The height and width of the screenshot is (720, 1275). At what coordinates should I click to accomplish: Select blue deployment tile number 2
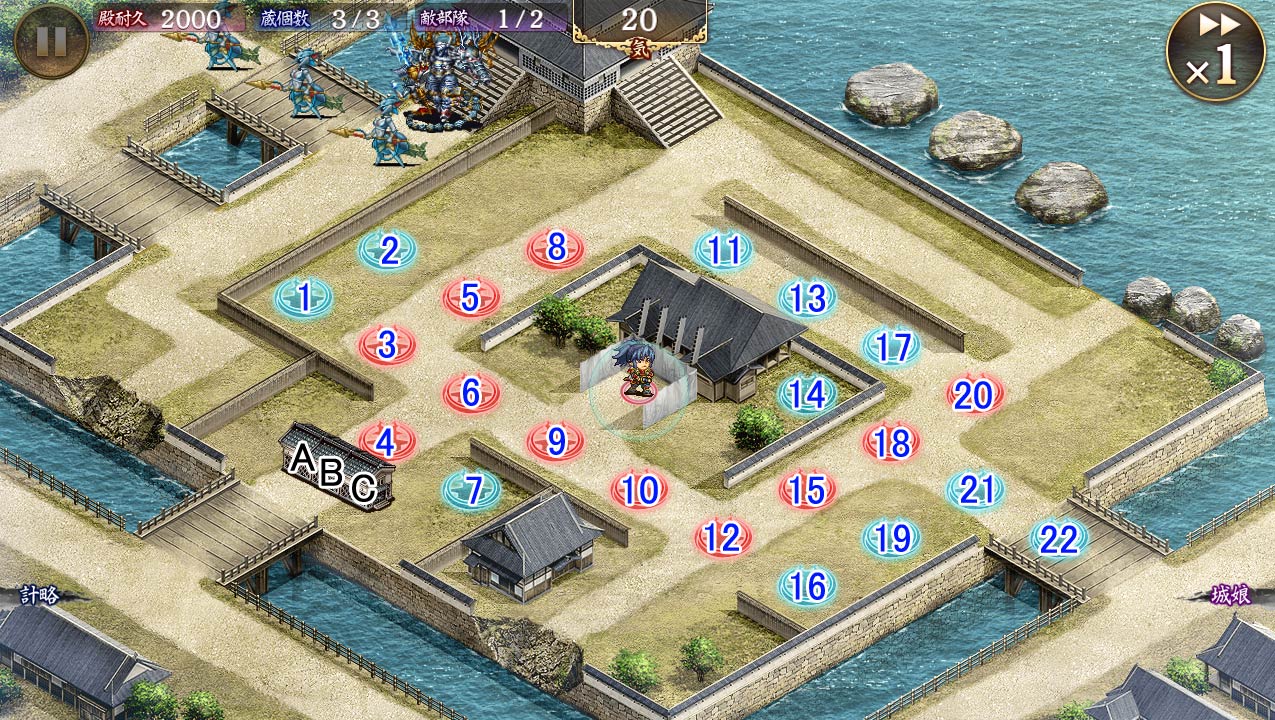tap(387, 250)
